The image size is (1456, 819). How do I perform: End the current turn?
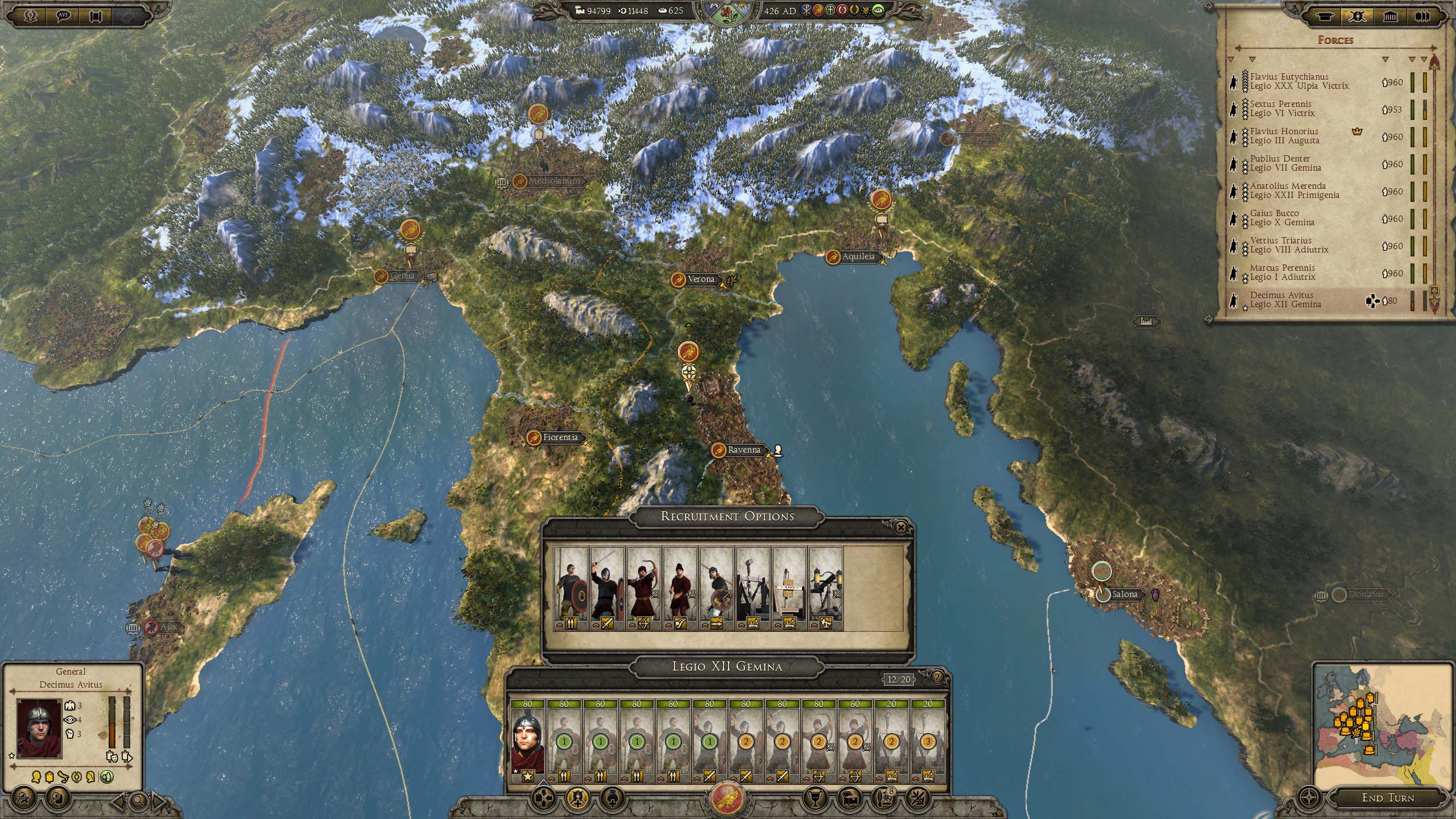pos(1388,798)
